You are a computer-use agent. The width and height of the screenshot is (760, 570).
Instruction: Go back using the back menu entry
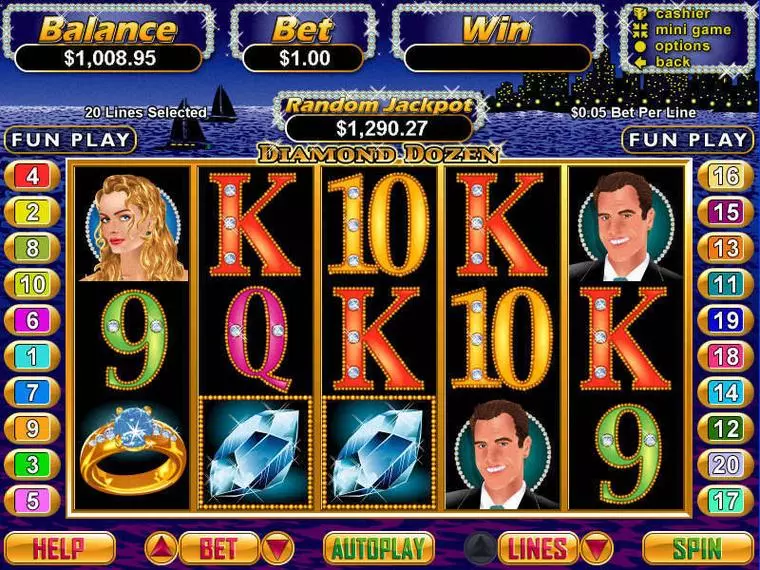(672, 62)
